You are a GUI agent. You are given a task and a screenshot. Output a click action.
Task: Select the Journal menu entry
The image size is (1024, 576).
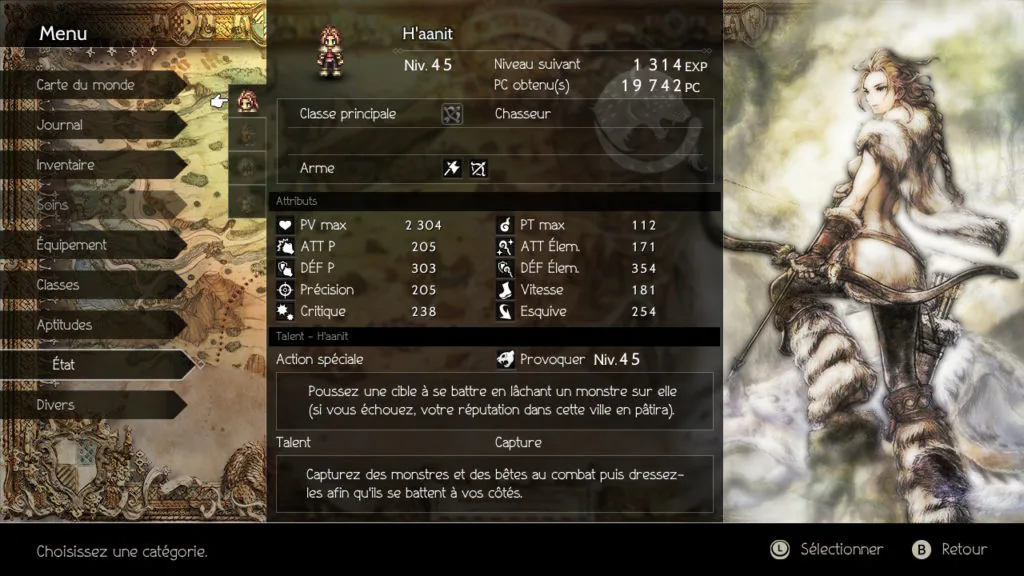[x=60, y=125]
